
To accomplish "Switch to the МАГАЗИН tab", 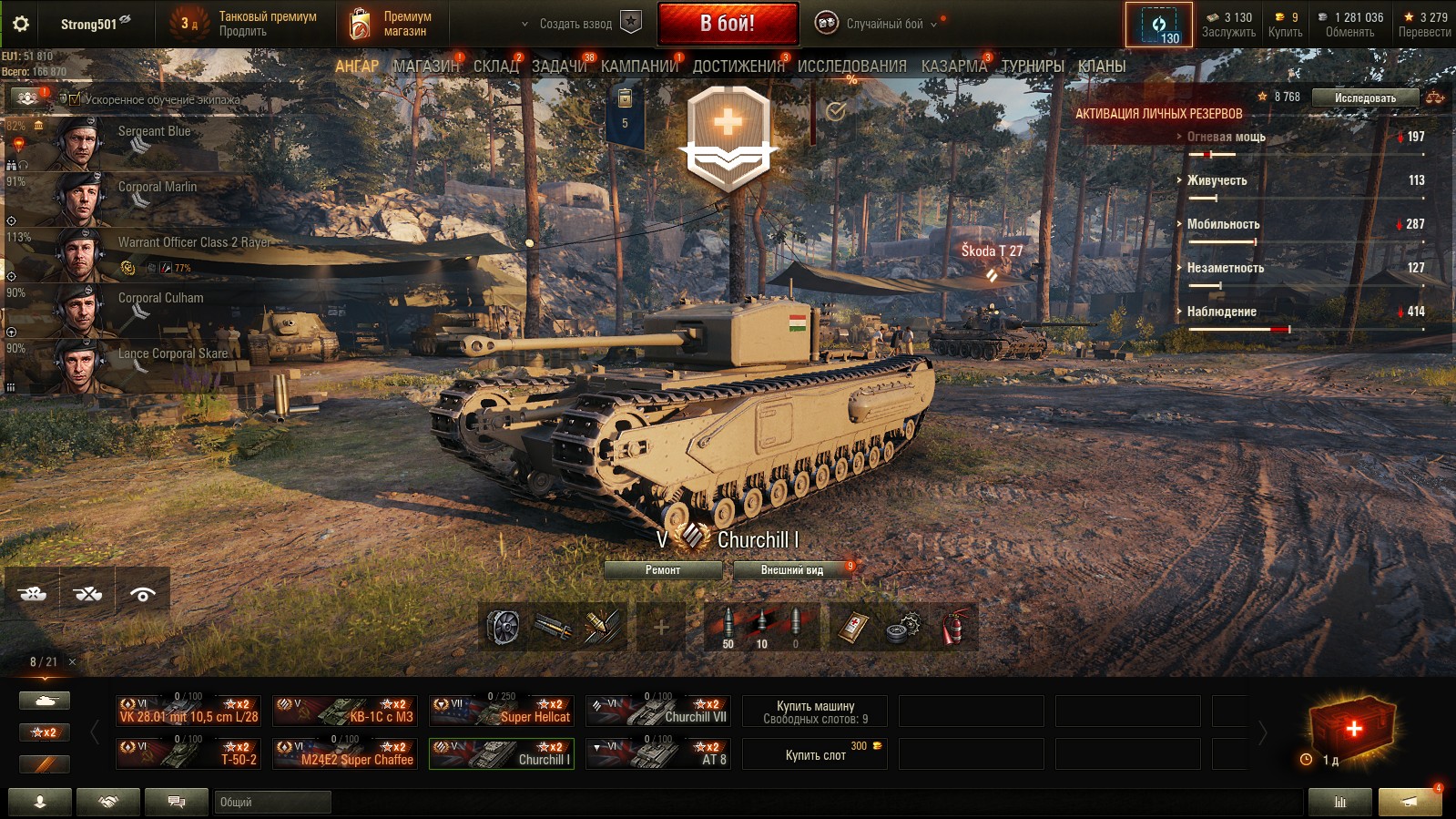I will click(426, 67).
